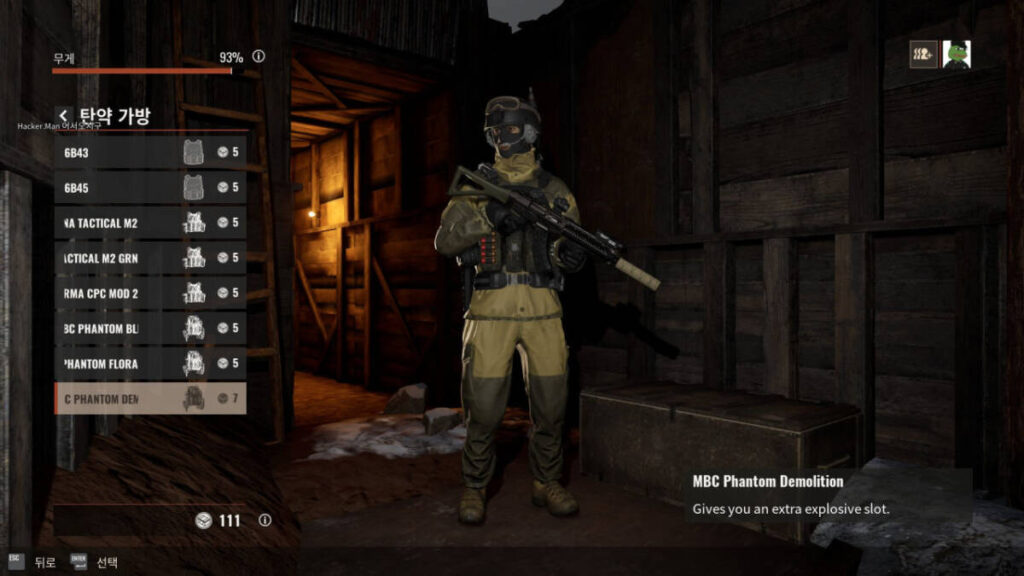Viewport: 1024px width, 576px height.
Task: Choose the 6B45 vest from the list
Action: click(x=150, y=187)
